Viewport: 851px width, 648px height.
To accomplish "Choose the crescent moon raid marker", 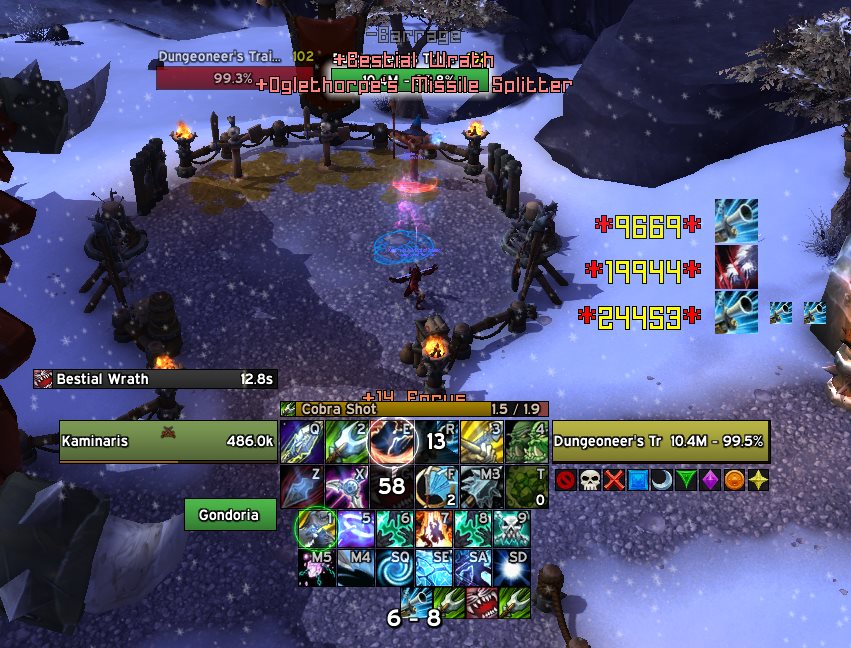I will 661,480.
